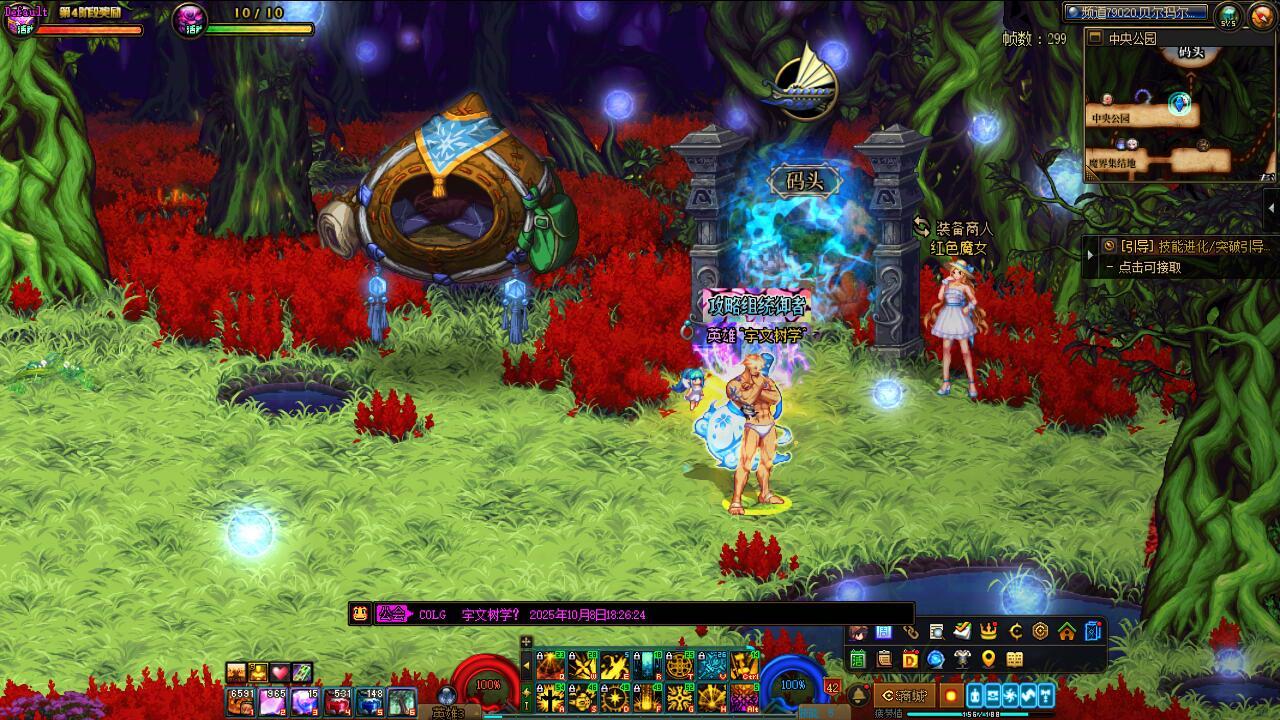The height and width of the screenshot is (720, 1280).
Task: Click the red heart buff icon
Action: pos(280,673)
